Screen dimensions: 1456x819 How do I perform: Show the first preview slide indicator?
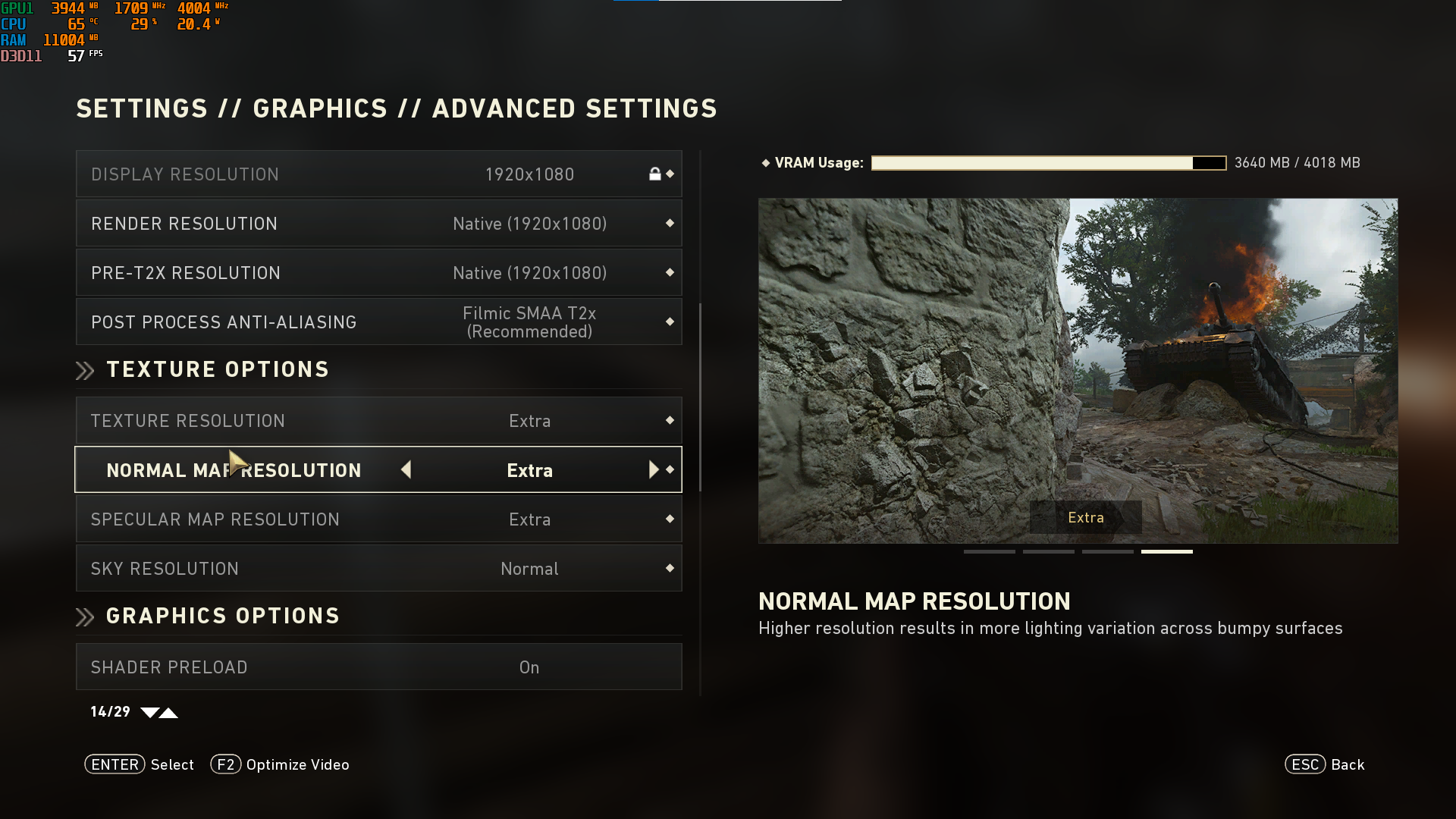pyautogui.click(x=989, y=552)
